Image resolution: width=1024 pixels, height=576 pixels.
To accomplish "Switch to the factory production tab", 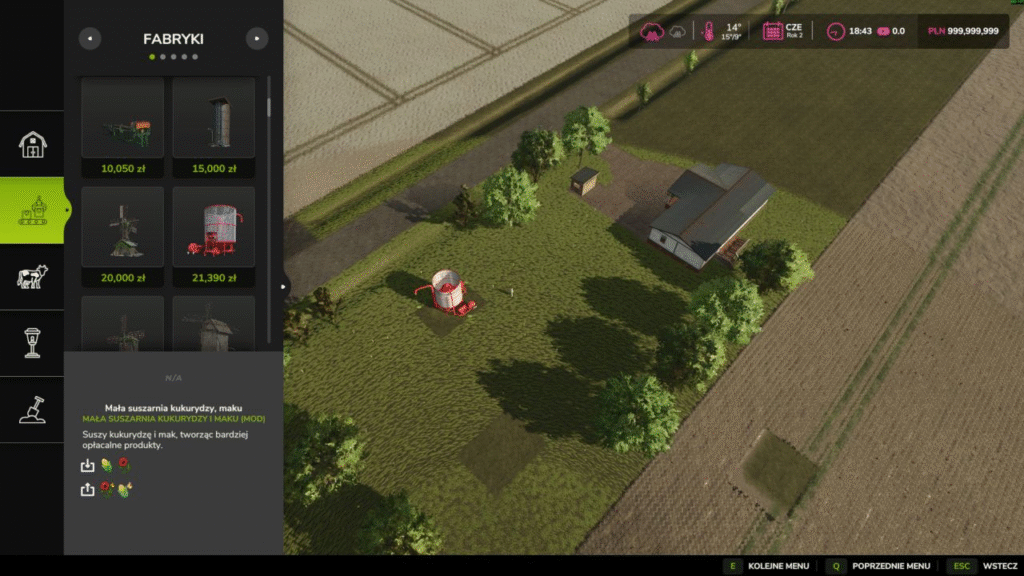I will tap(32, 210).
